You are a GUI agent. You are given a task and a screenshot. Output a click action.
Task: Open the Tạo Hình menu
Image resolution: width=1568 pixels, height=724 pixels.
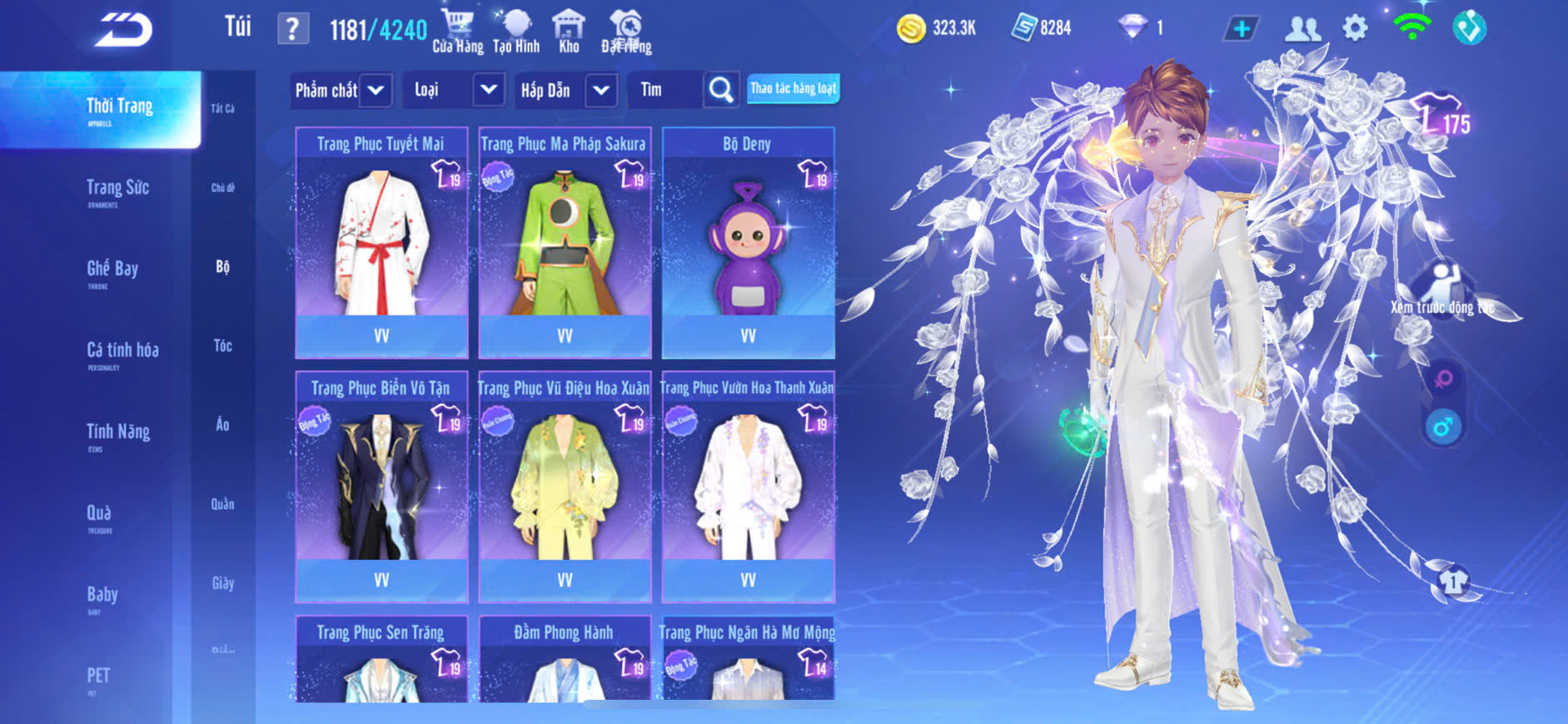tap(516, 32)
